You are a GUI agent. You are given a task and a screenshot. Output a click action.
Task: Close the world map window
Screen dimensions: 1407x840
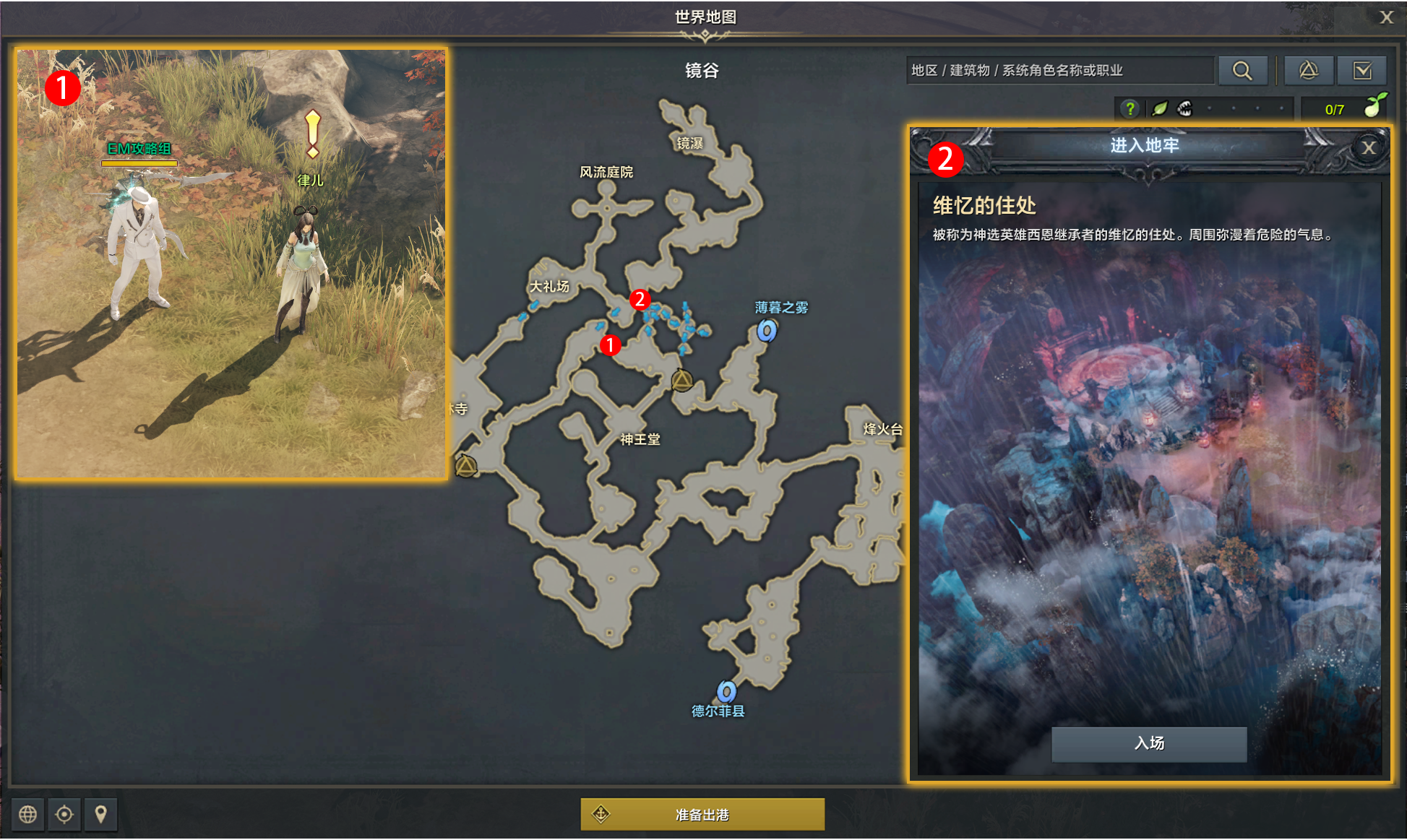[x=1385, y=17]
